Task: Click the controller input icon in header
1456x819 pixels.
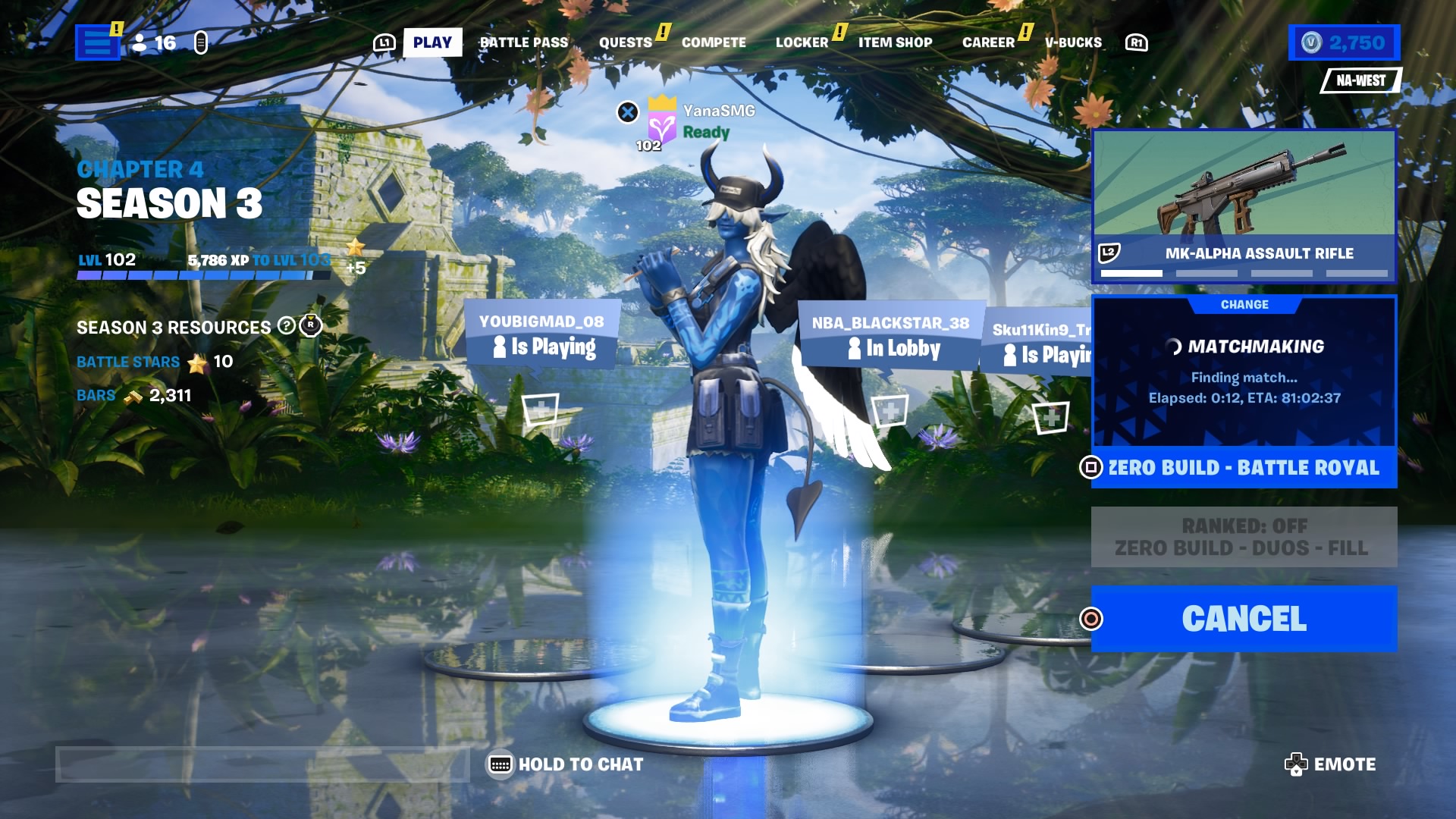Action: (199, 43)
